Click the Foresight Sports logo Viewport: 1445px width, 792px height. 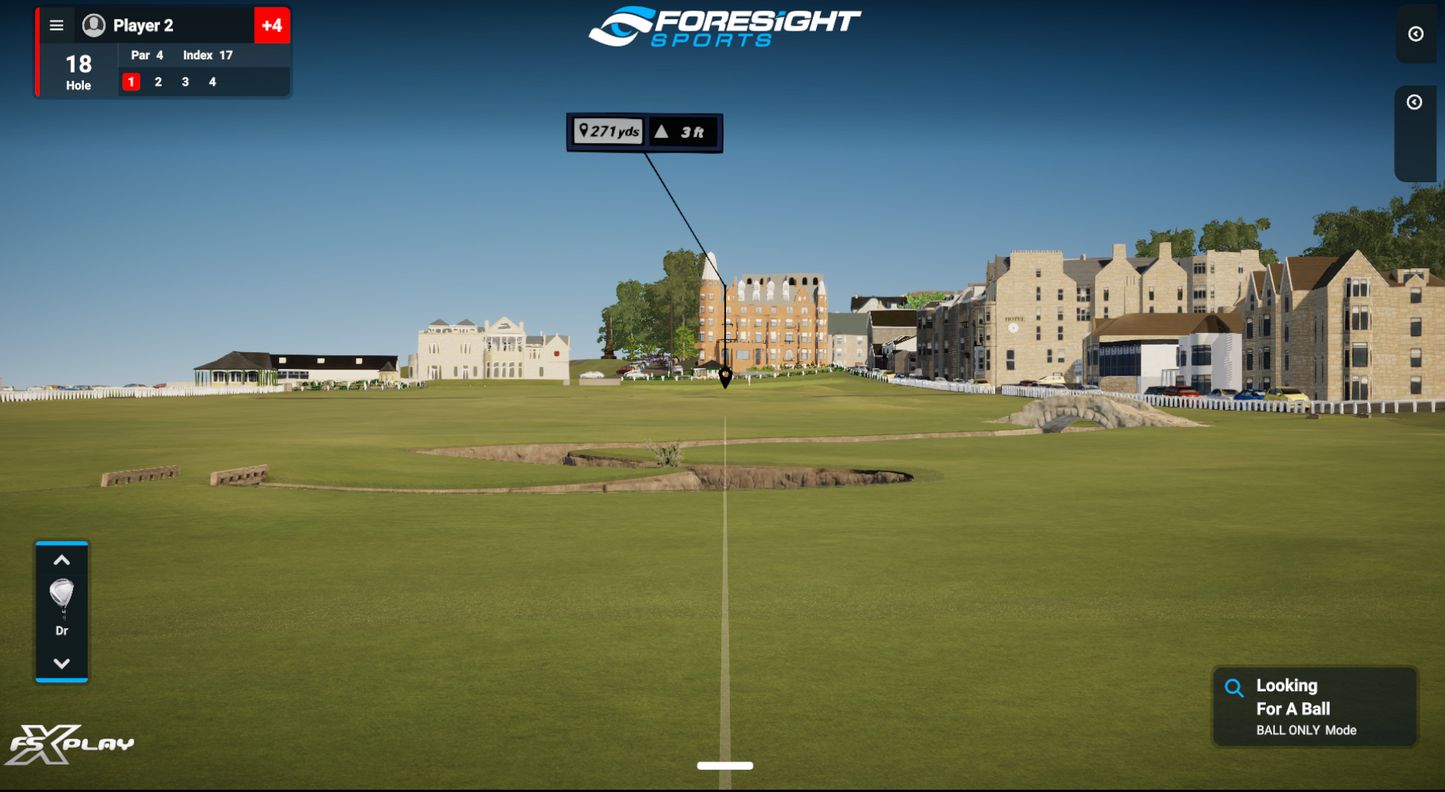tap(723, 25)
